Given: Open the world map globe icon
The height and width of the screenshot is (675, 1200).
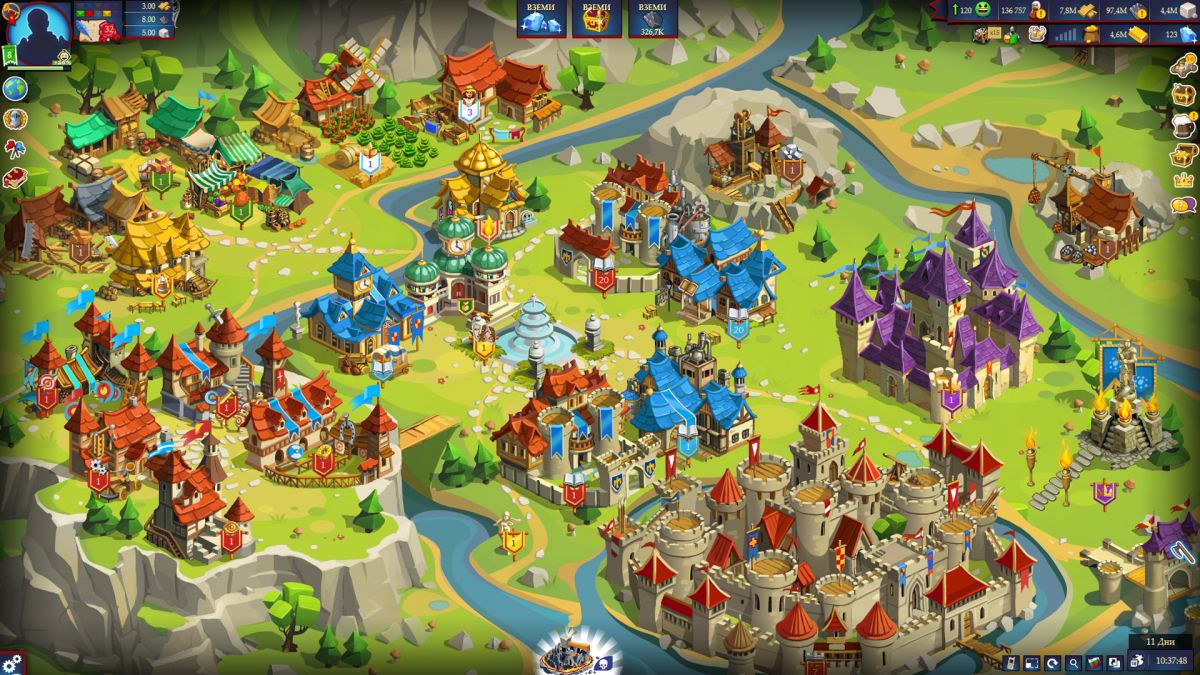Looking at the screenshot, I should coord(15,89).
